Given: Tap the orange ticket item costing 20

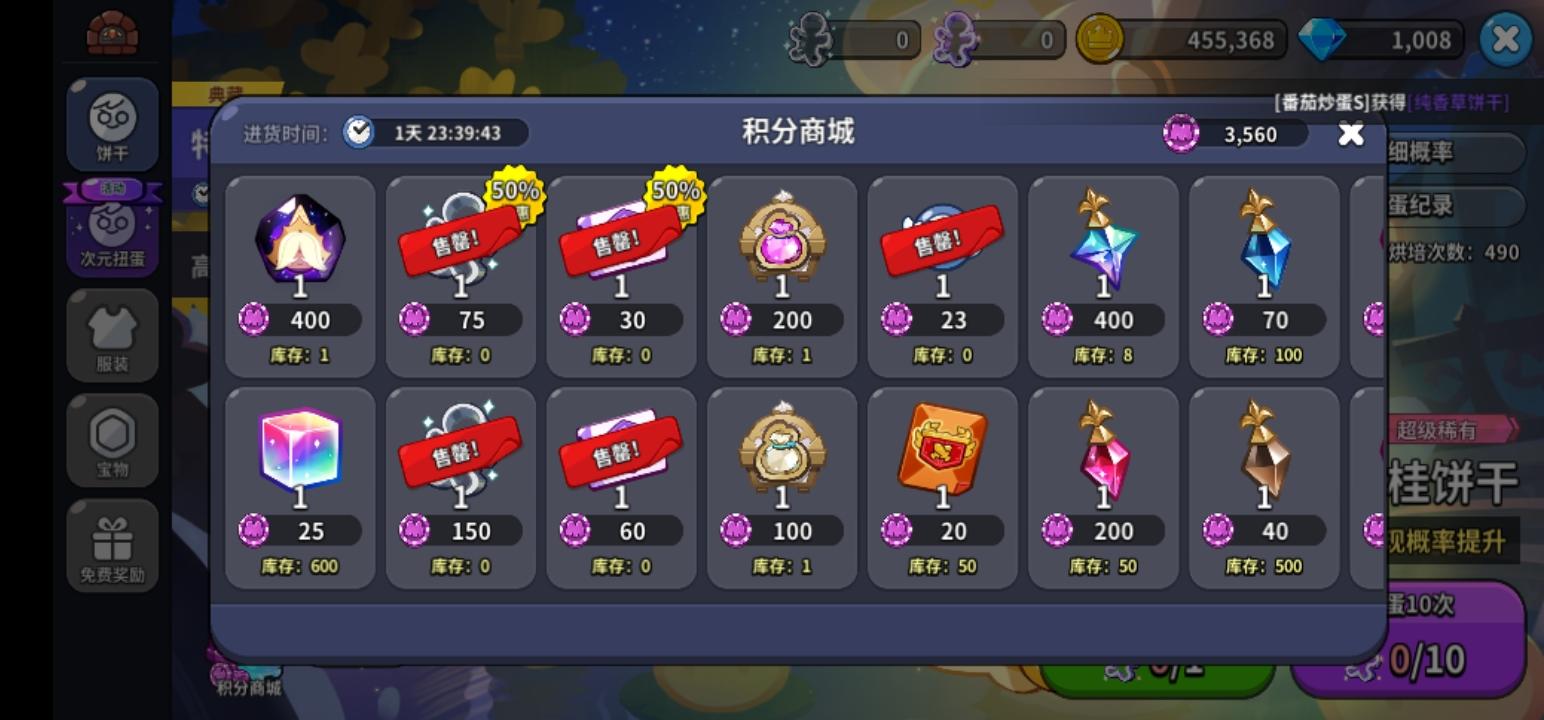Looking at the screenshot, I should (942, 454).
